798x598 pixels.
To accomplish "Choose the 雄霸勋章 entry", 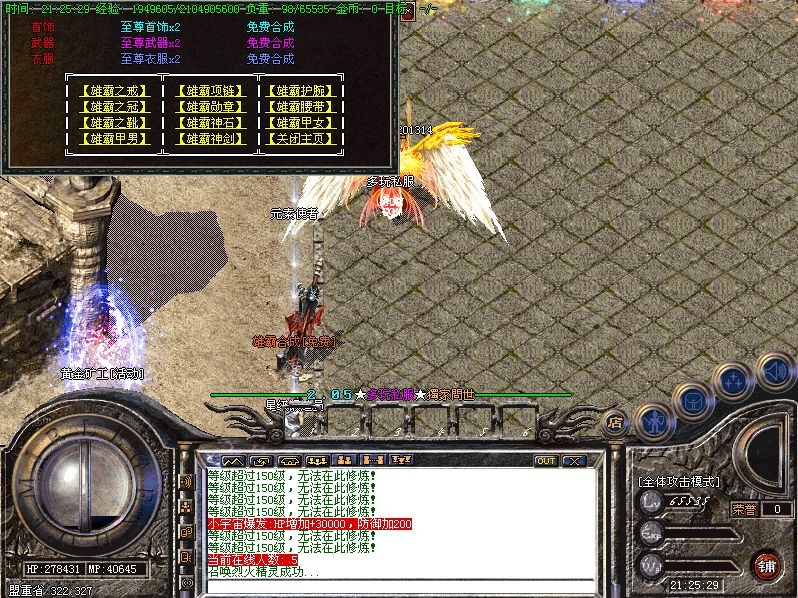I will pos(210,107).
